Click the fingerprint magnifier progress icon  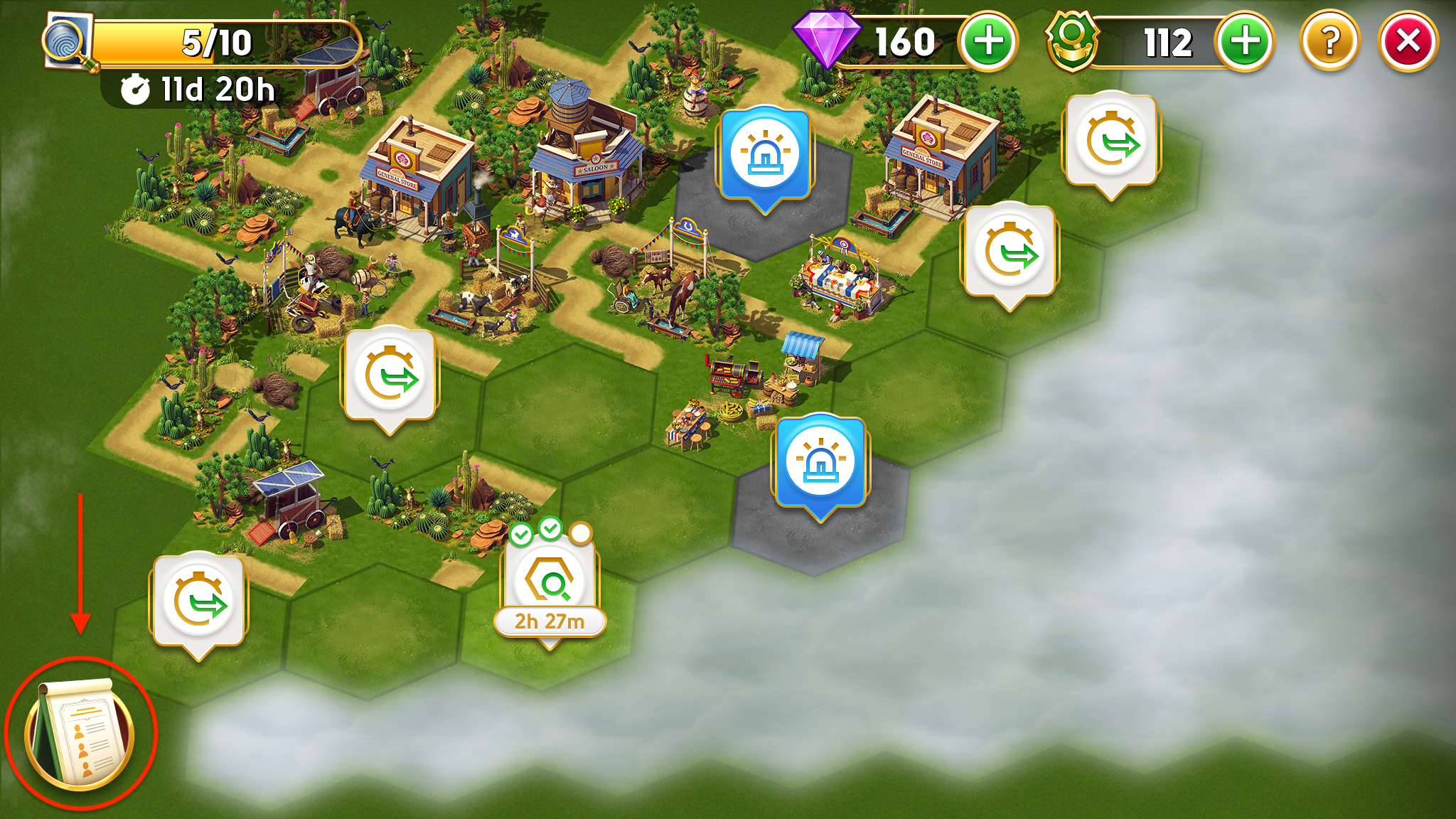[69, 43]
